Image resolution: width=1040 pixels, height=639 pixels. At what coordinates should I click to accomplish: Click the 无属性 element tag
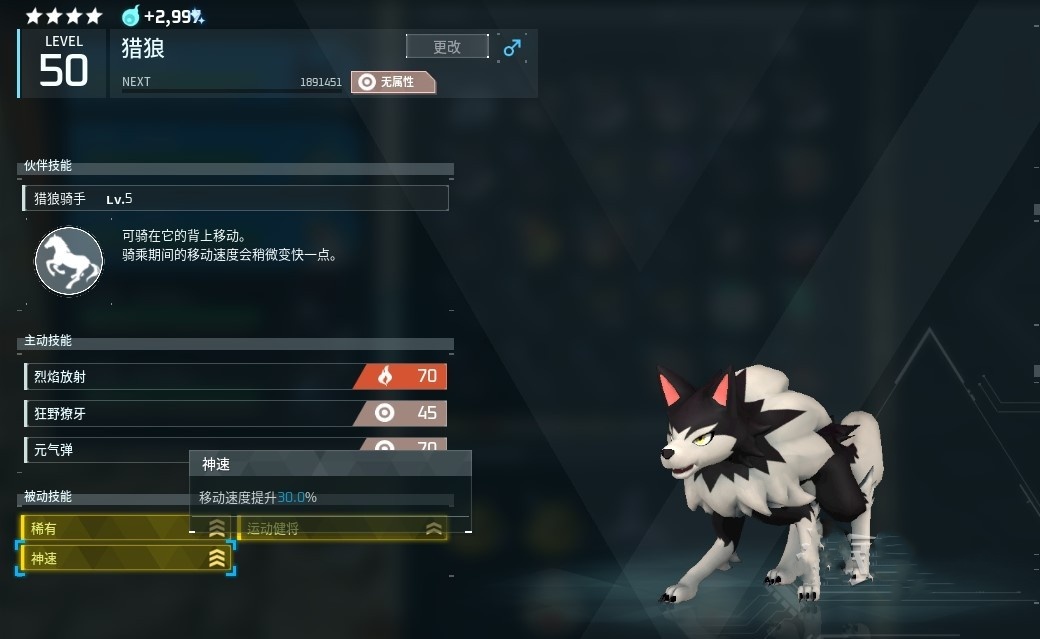click(x=395, y=82)
